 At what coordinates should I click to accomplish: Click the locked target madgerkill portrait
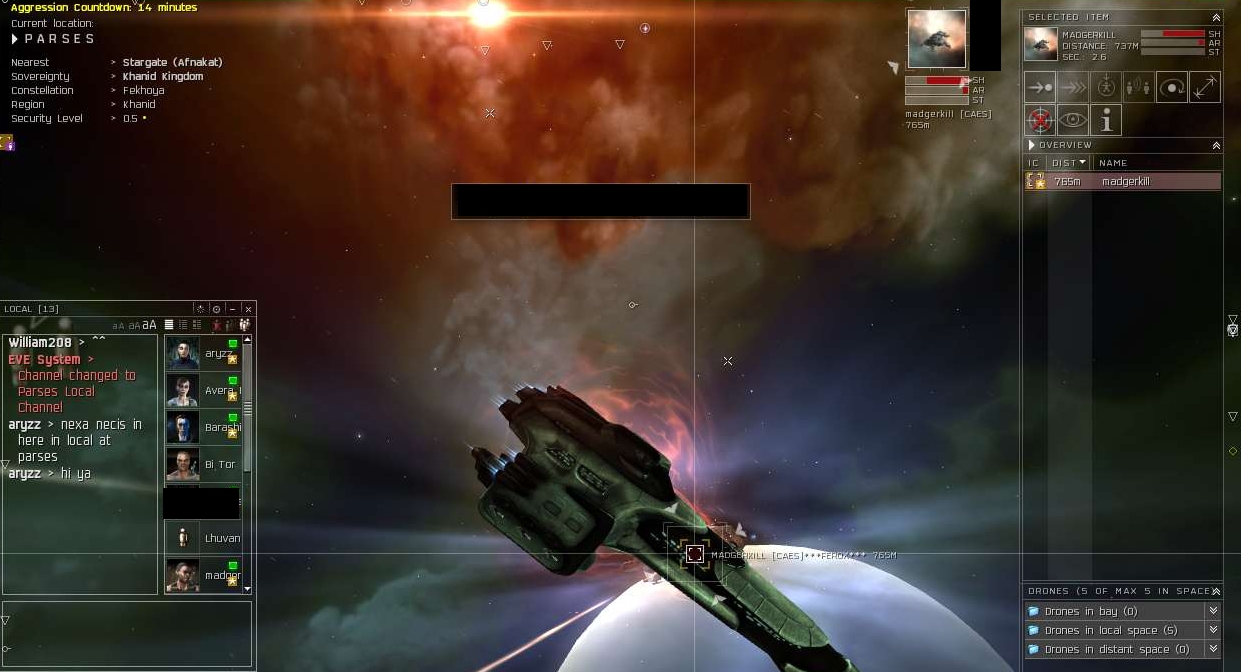coord(937,39)
